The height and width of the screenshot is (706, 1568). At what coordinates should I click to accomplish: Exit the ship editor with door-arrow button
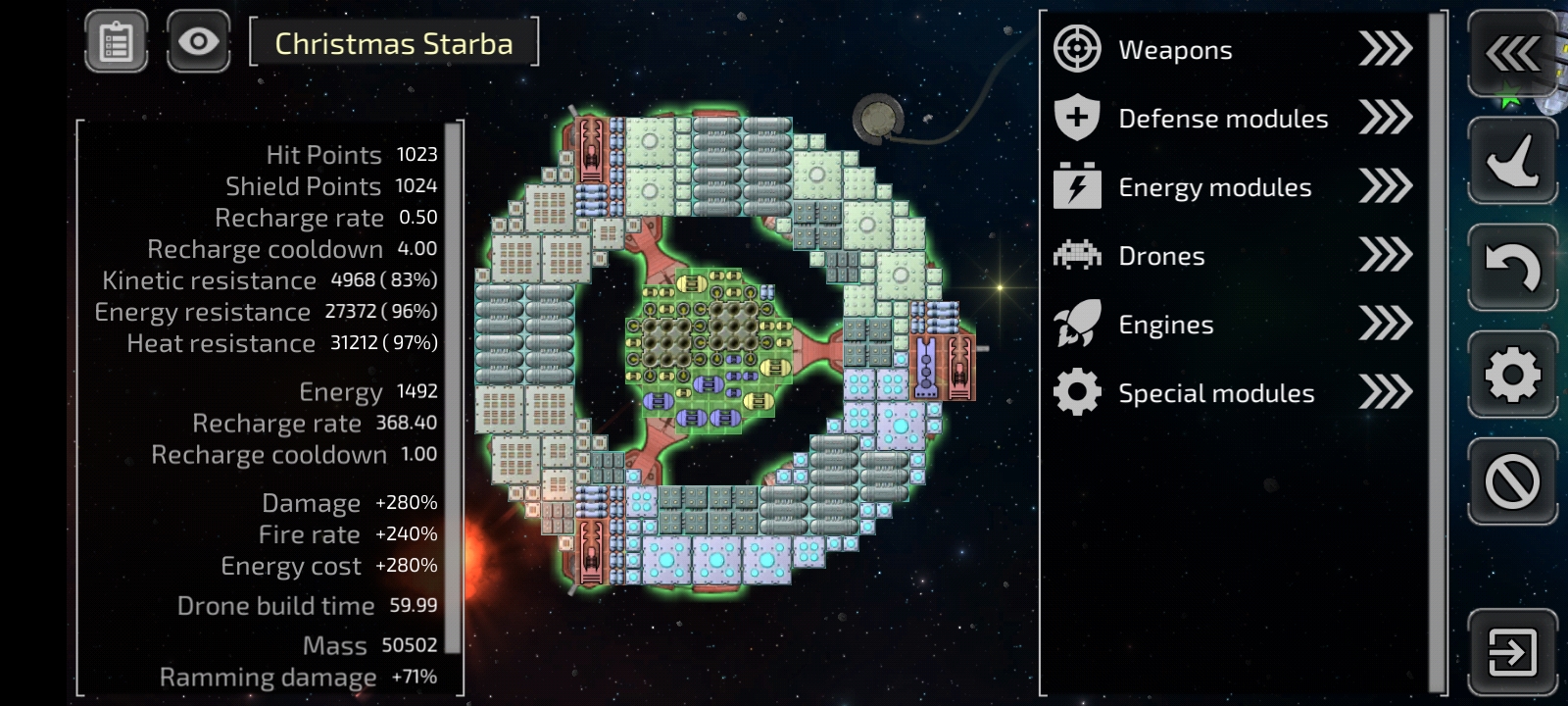[1512, 652]
